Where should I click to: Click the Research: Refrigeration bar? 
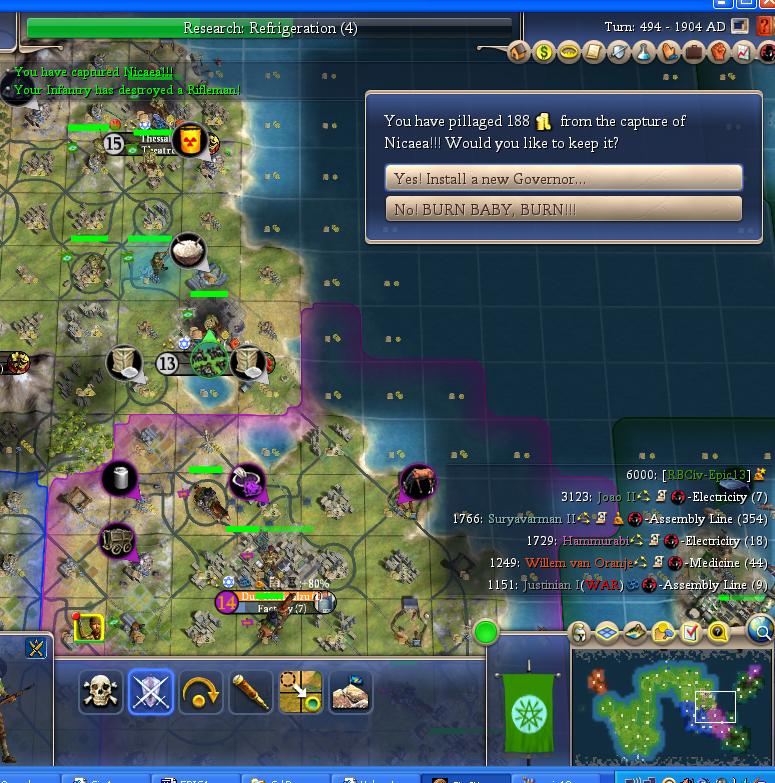point(270,28)
